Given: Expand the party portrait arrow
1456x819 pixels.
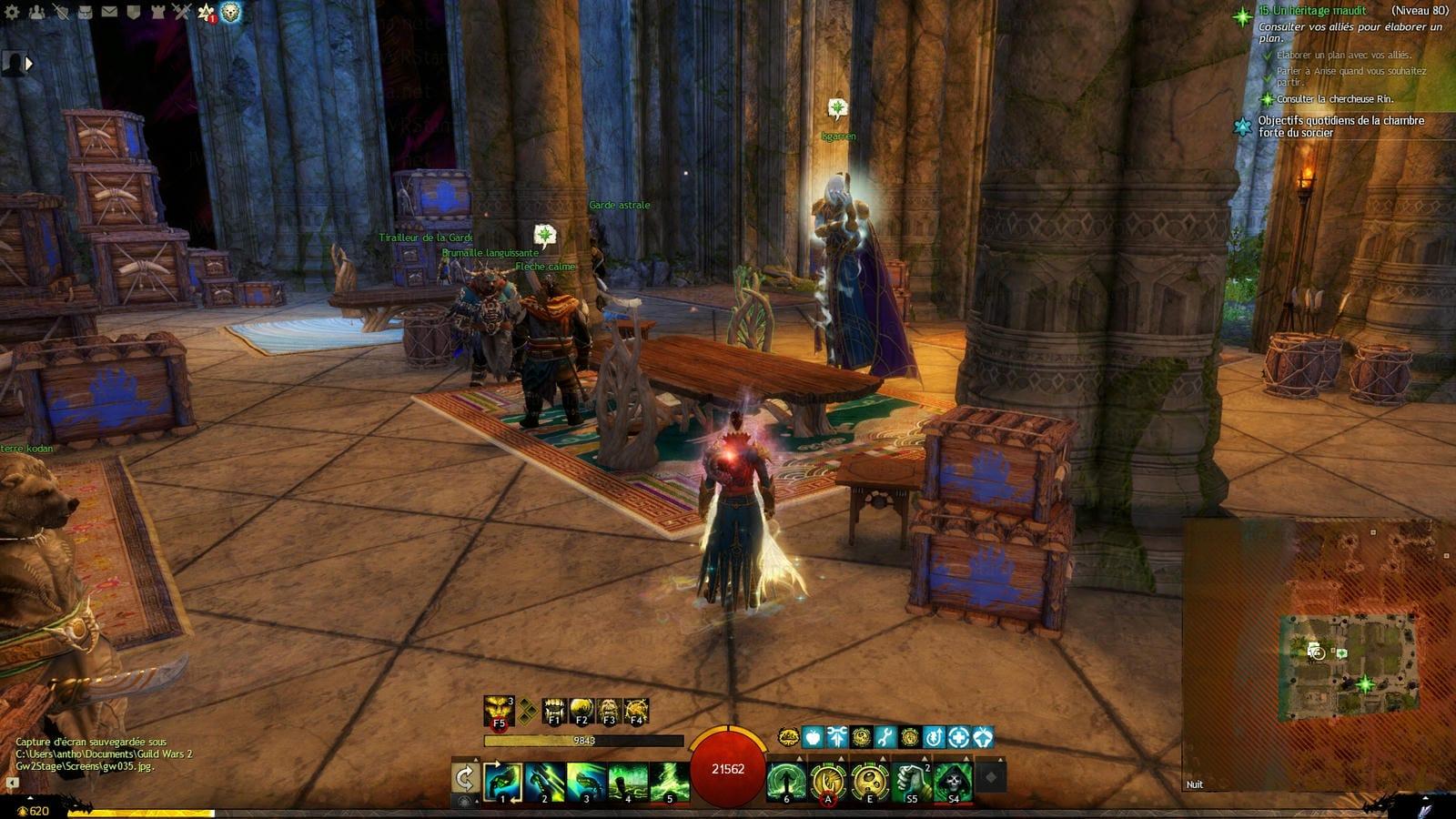Looking at the screenshot, I should [28, 64].
